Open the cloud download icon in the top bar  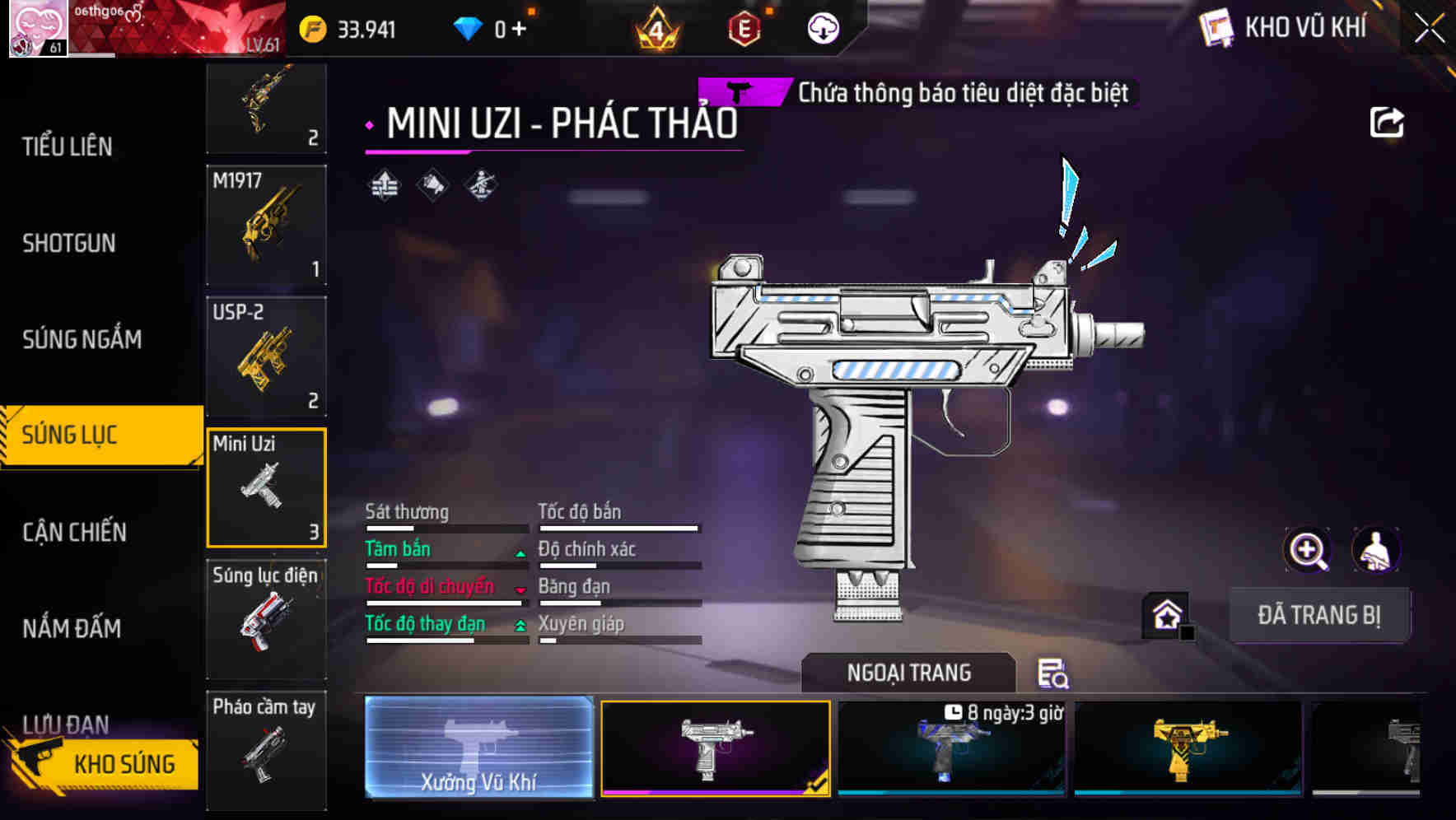pos(823,30)
